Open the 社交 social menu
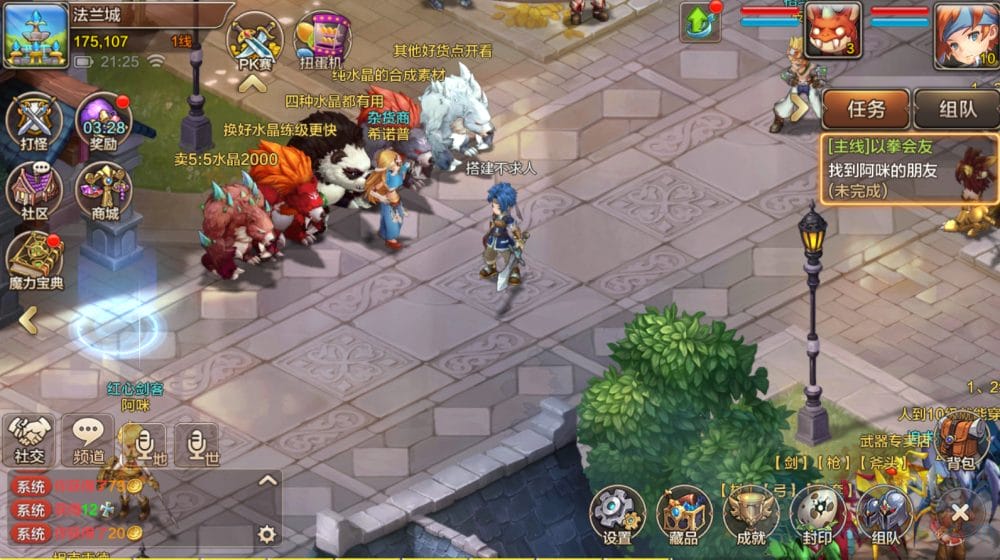 point(30,440)
